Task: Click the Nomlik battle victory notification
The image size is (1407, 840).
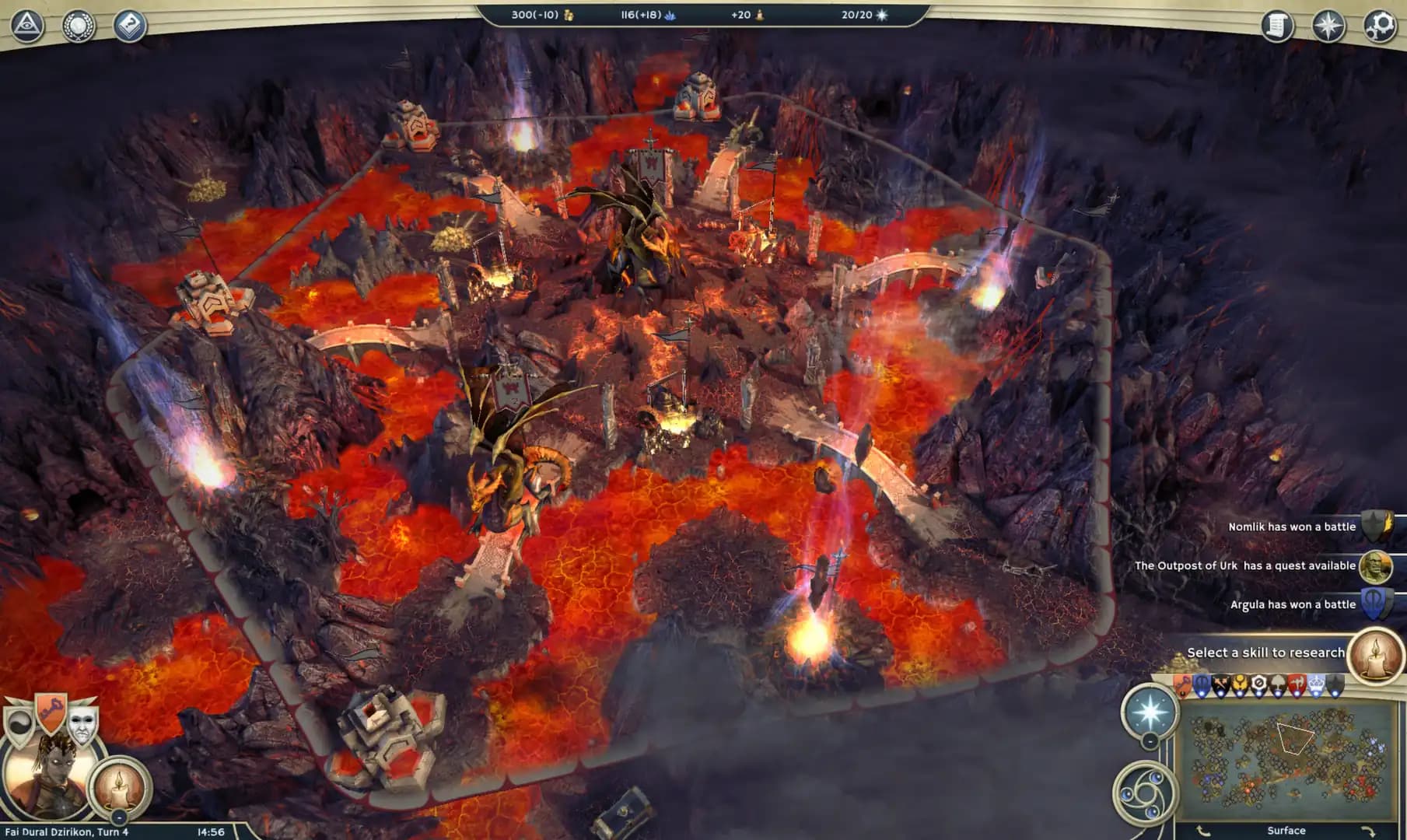Action: tap(1291, 527)
